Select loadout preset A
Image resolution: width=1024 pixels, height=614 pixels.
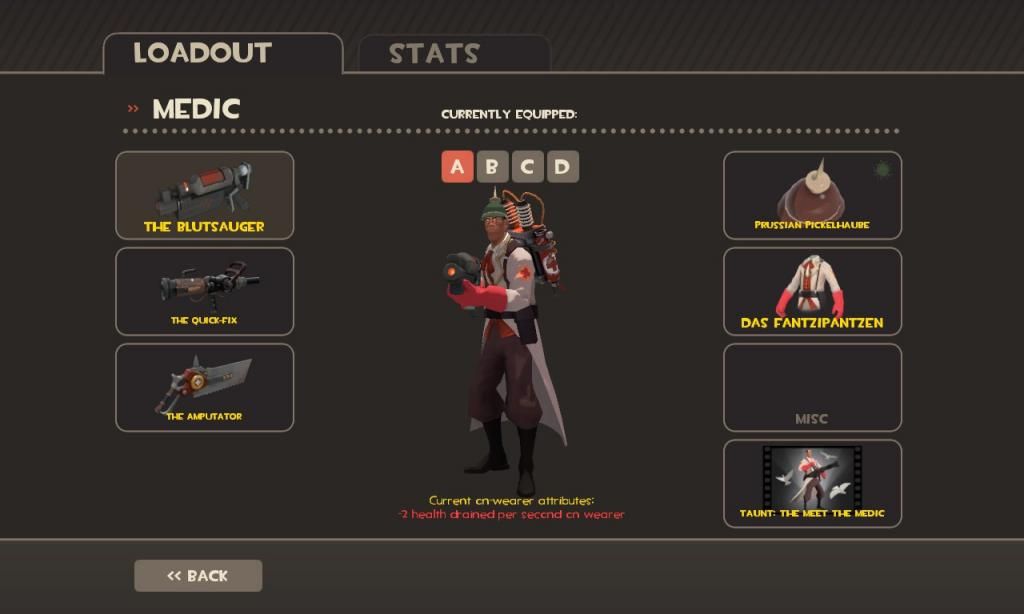tap(457, 167)
